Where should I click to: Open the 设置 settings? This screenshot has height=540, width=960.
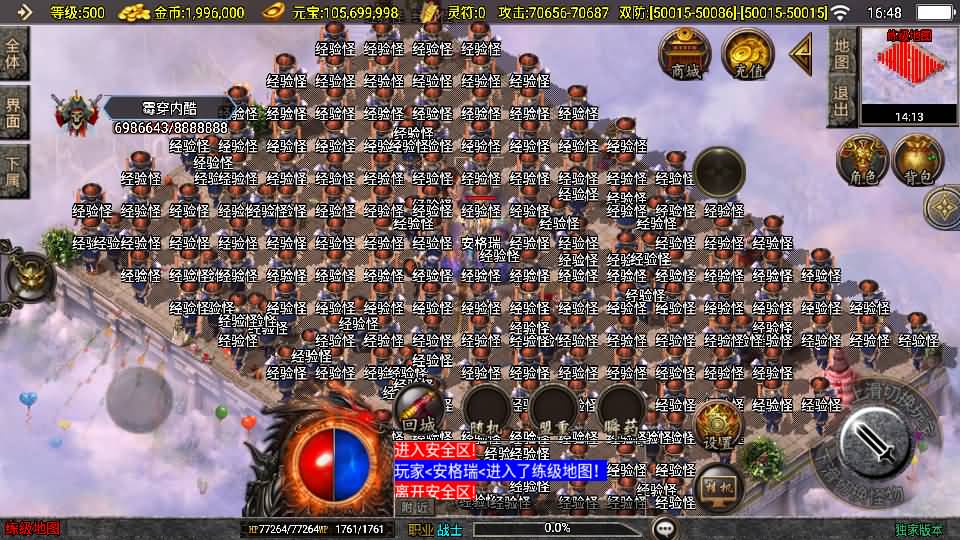coord(716,426)
